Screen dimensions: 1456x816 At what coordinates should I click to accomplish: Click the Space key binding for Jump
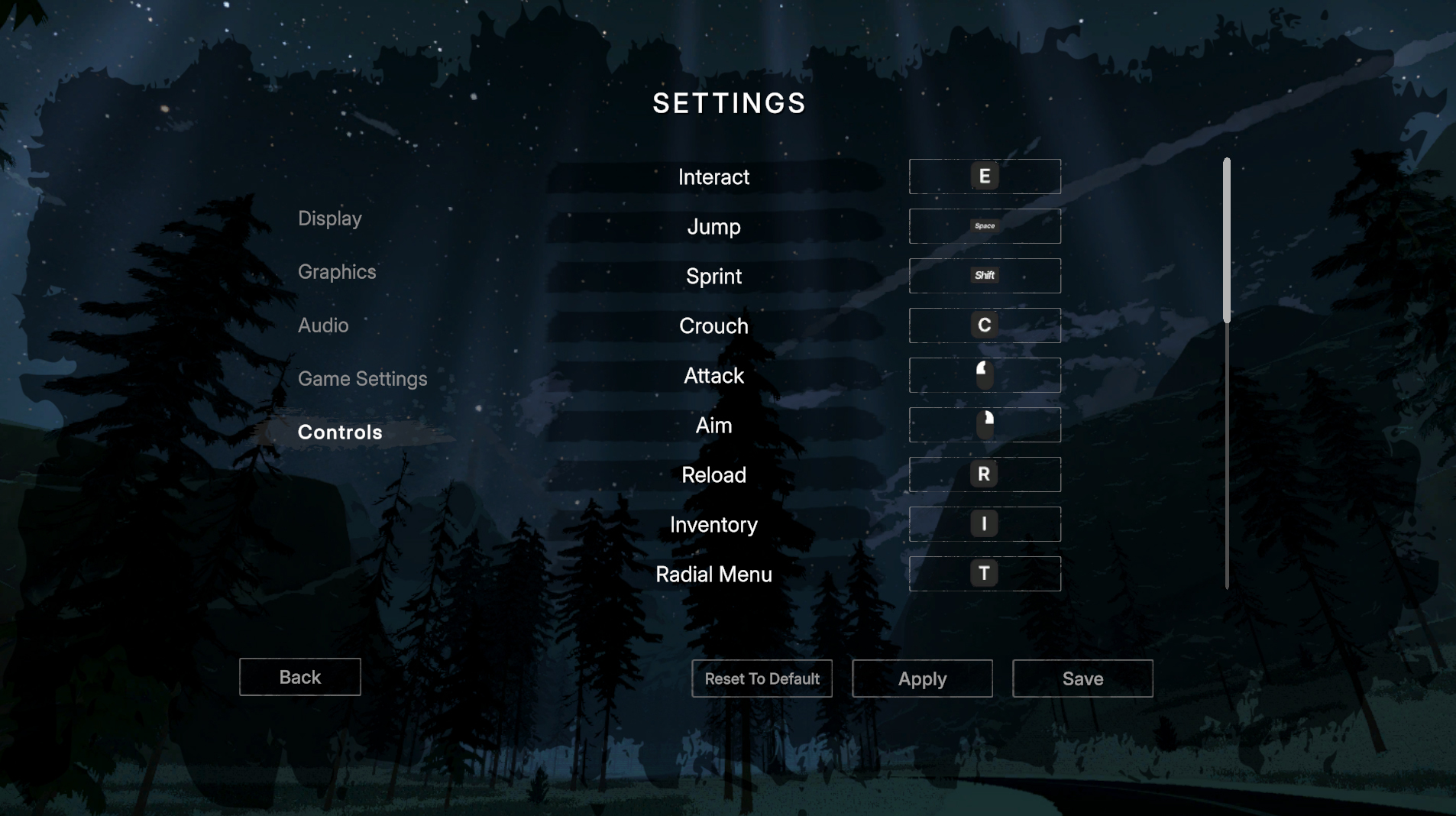pyautogui.click(x=985, y=226)
